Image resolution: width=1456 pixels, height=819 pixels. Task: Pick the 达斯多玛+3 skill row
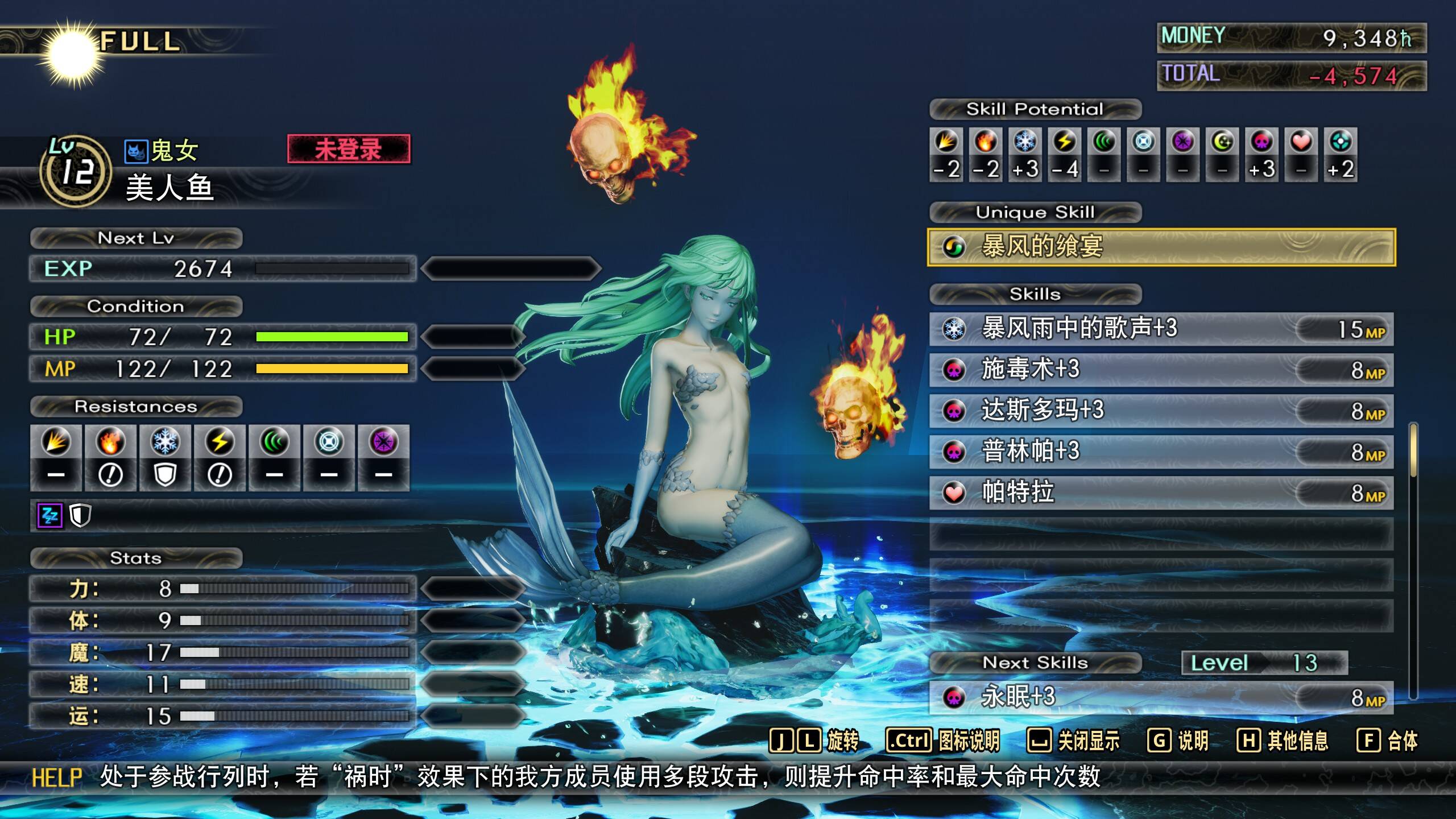[x=1160, y=411]
